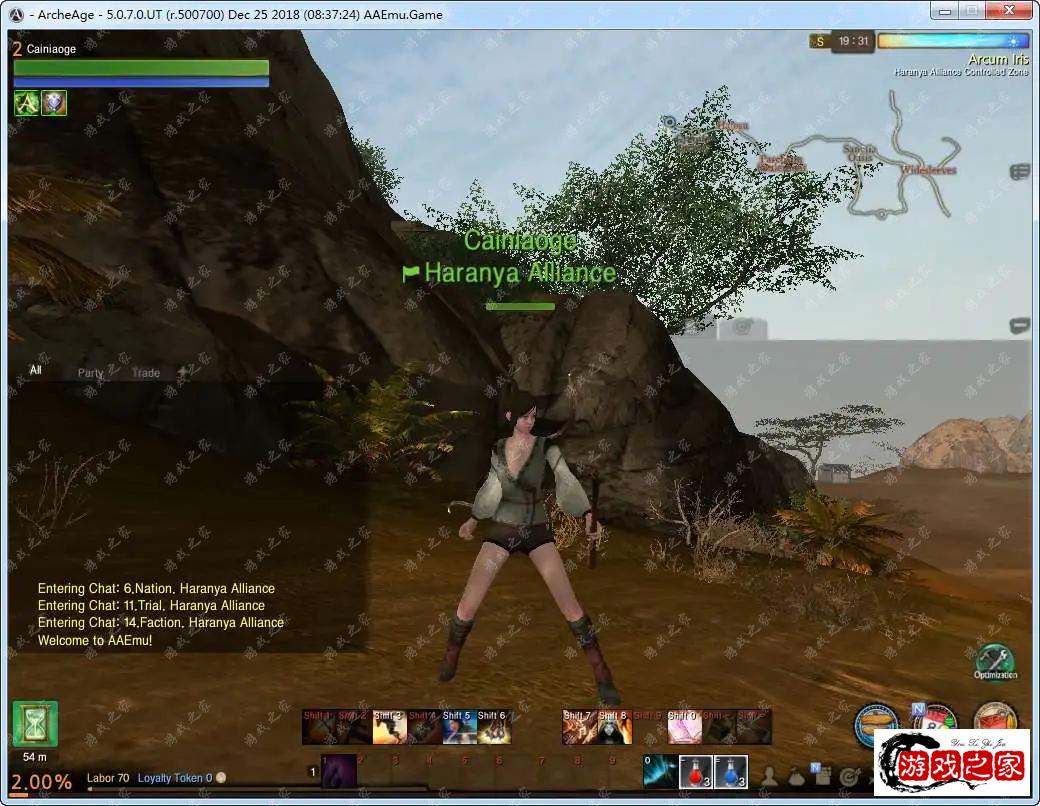Image resolution: width=1040 pixels, height=806 pixels.
Task: Open the Optimization tool
Action: (x=994, y=661)
